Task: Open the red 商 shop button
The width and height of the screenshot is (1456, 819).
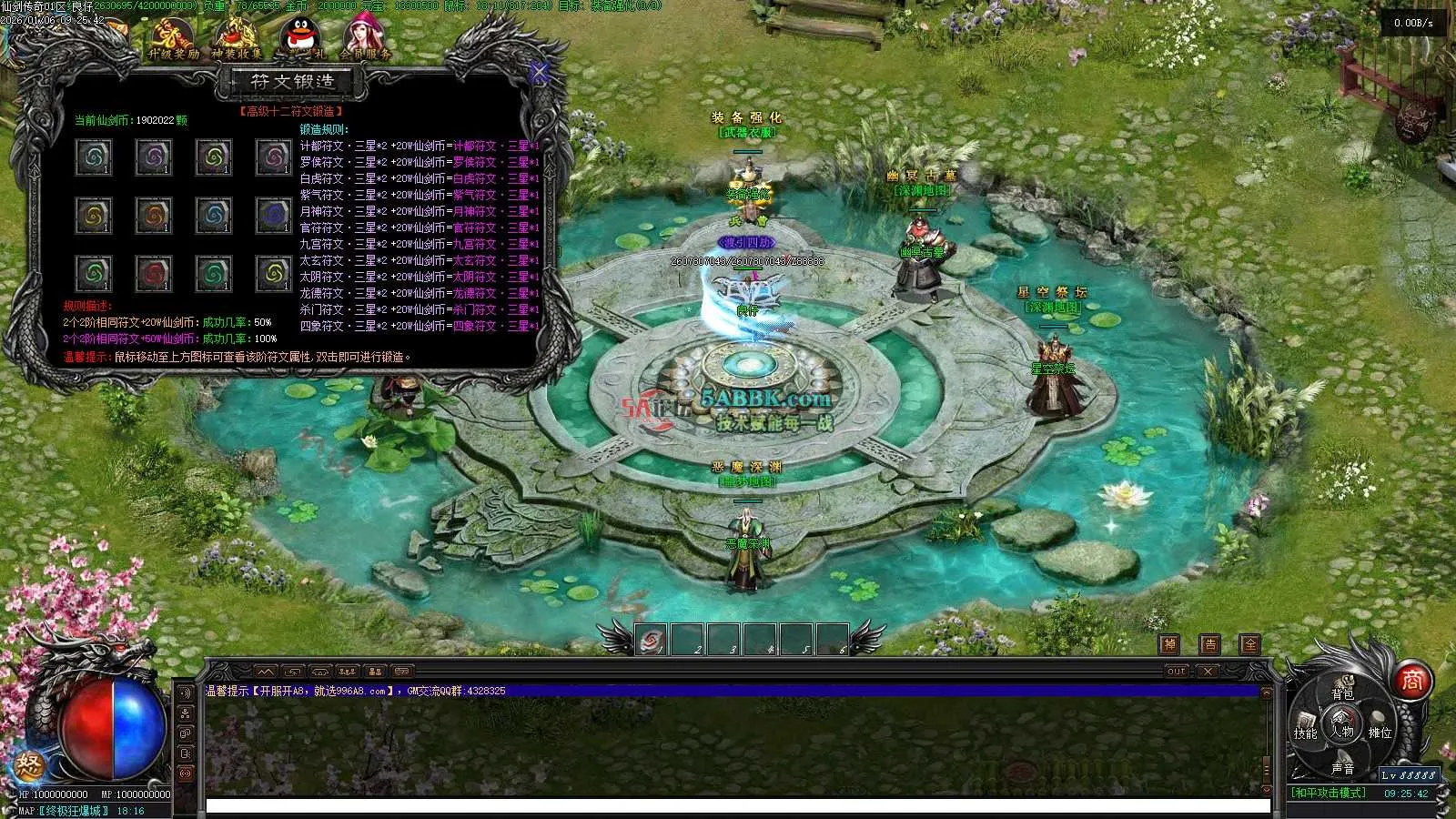Action: tap(1411, 681)
